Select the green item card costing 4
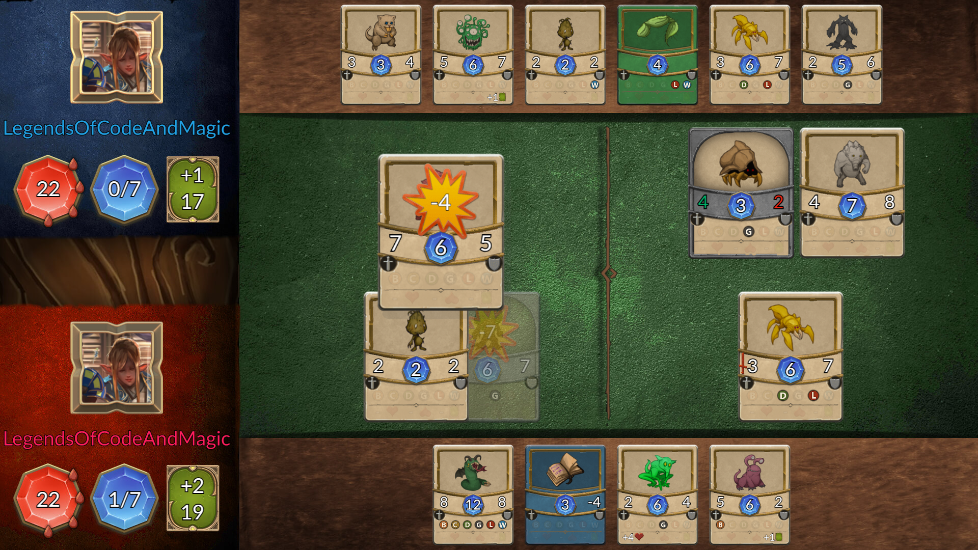978x550 pixels. [x=657, y=54]
